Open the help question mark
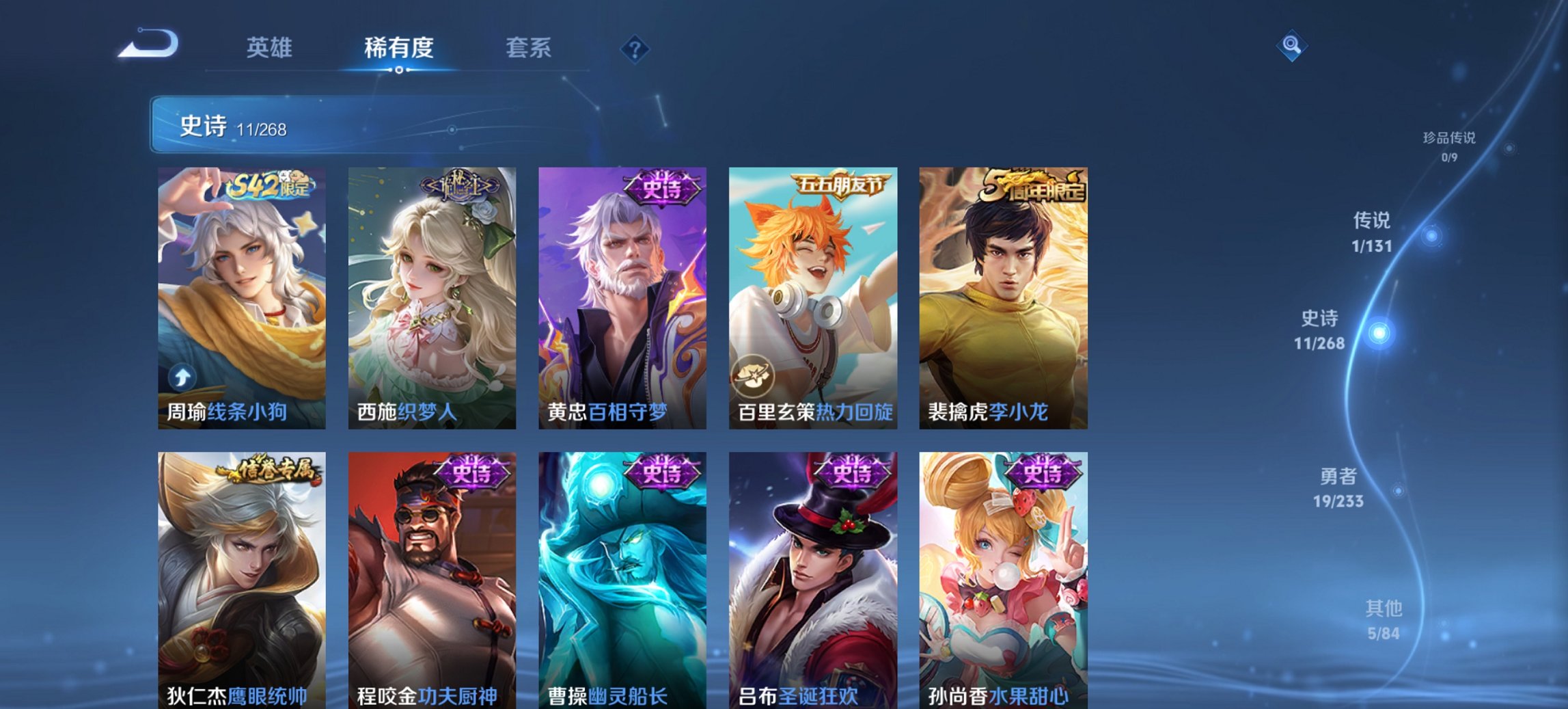1568x709 pixels. [635, 49]
